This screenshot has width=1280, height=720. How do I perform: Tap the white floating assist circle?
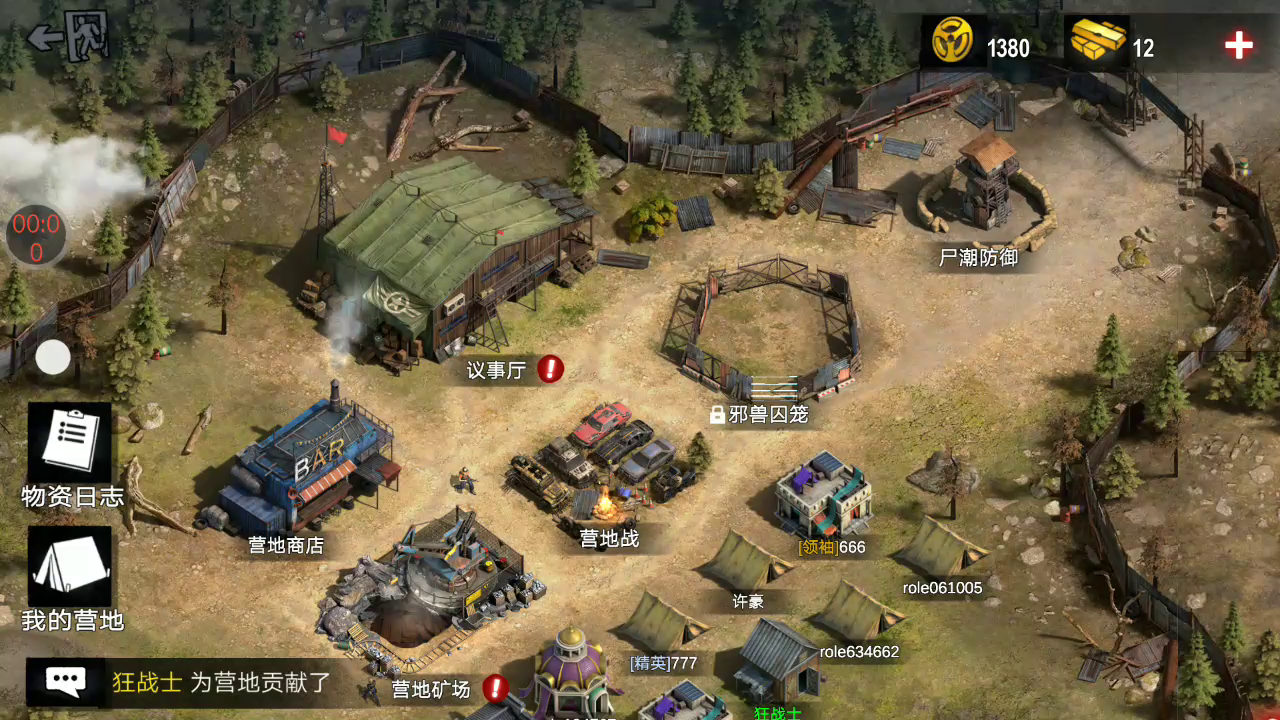(53, 357)
